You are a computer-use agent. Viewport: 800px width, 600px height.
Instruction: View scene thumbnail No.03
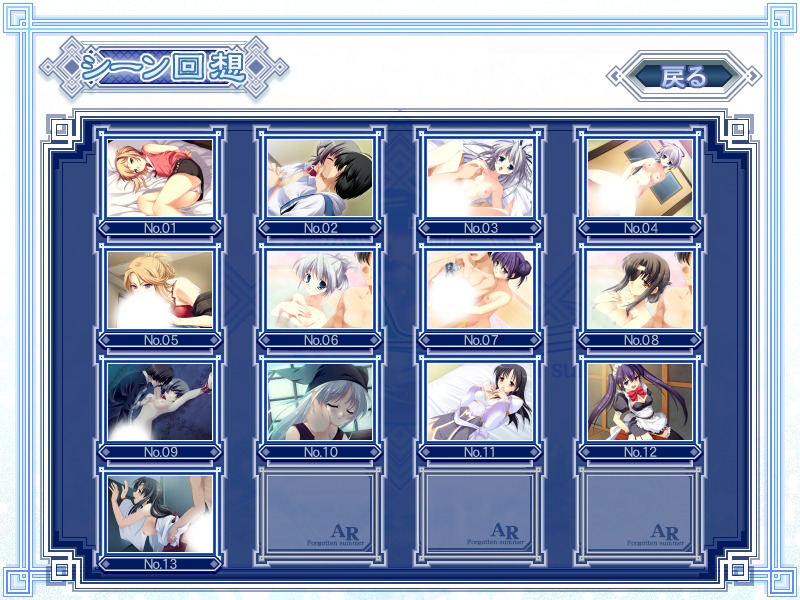(480, 178)
